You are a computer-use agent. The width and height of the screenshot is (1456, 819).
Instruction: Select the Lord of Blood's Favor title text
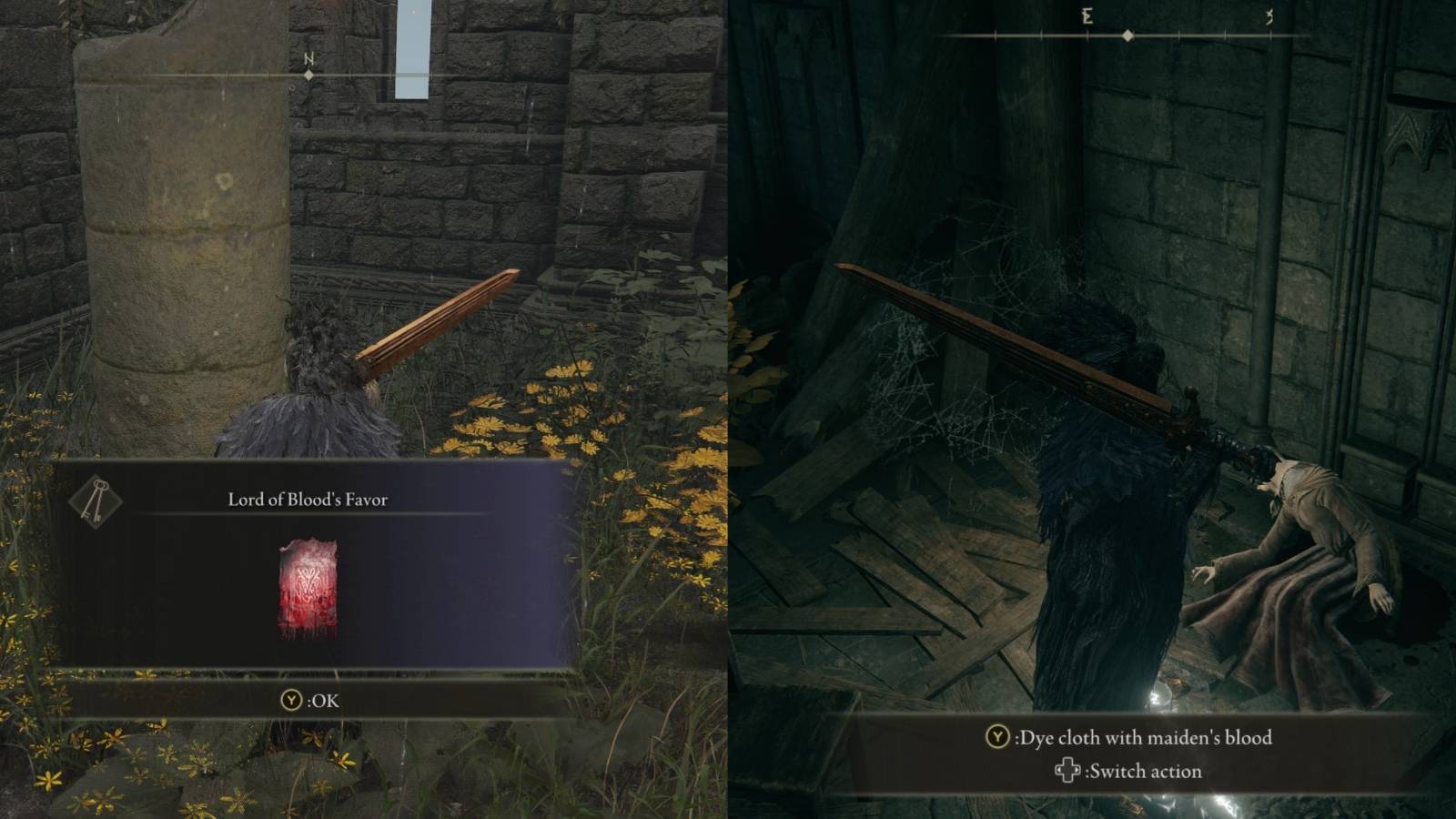309,498
